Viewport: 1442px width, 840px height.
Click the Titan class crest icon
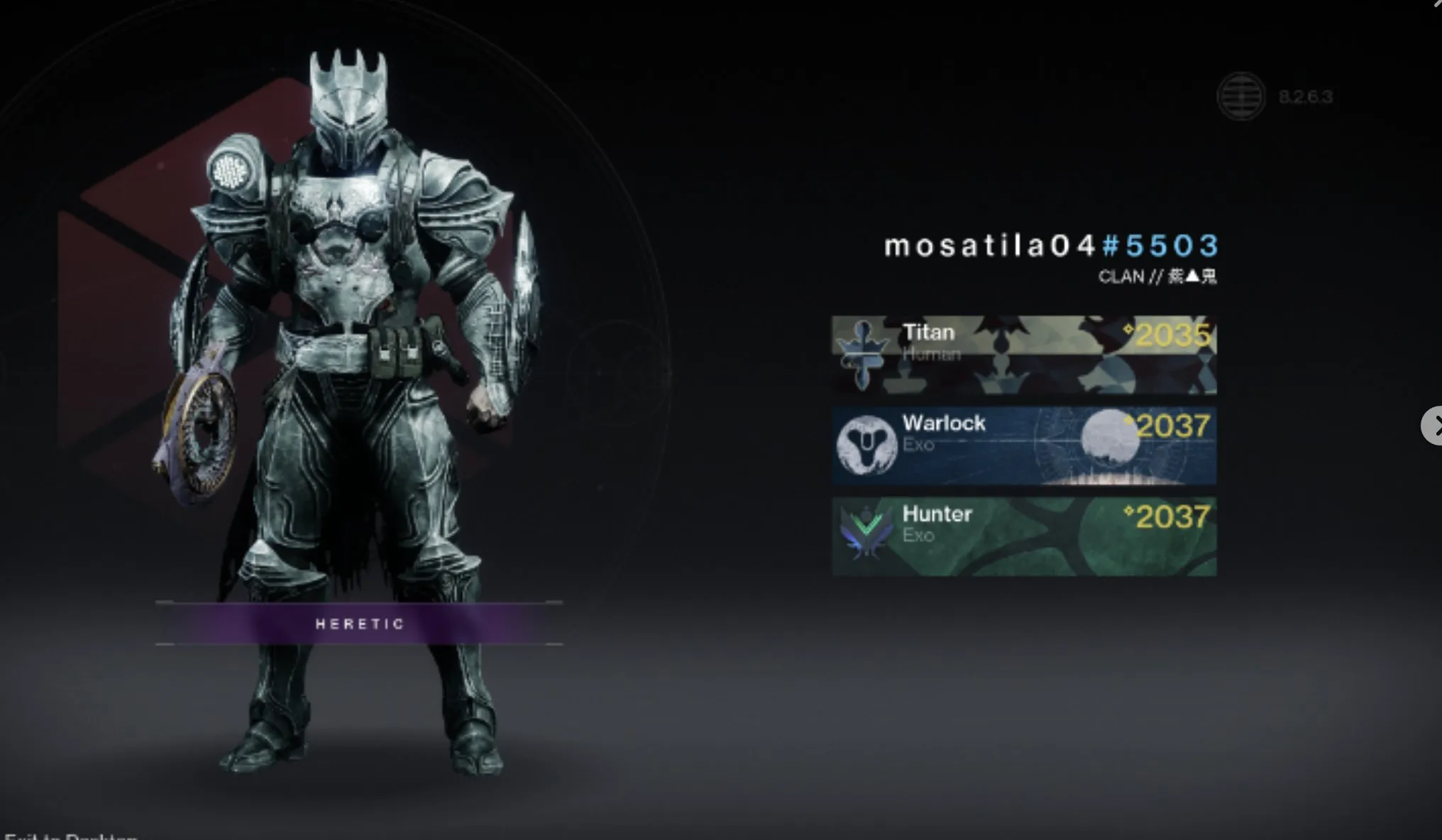pyautogui.click(x=864, y=354)
